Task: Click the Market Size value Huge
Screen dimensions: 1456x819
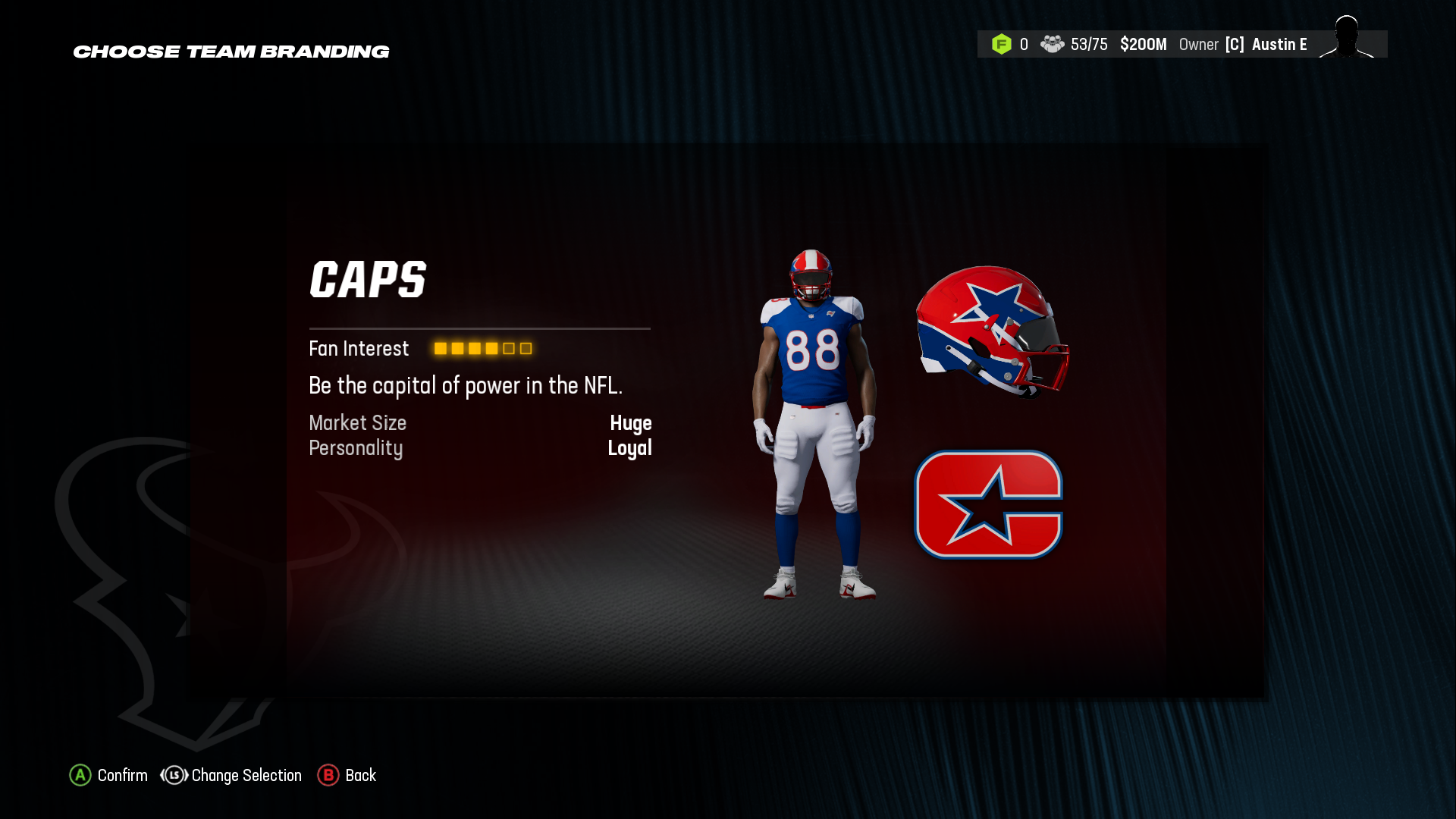Action: [632, 422]
